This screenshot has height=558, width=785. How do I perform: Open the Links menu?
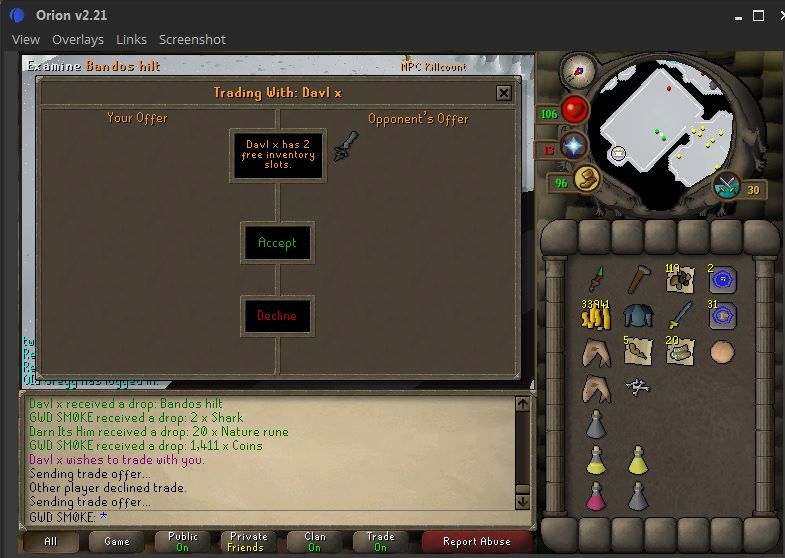[131, 39]
